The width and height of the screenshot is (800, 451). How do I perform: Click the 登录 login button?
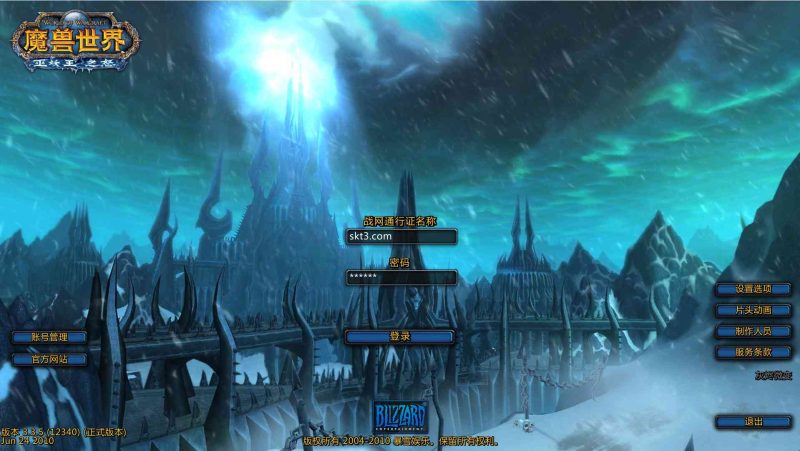pos(400,337)
